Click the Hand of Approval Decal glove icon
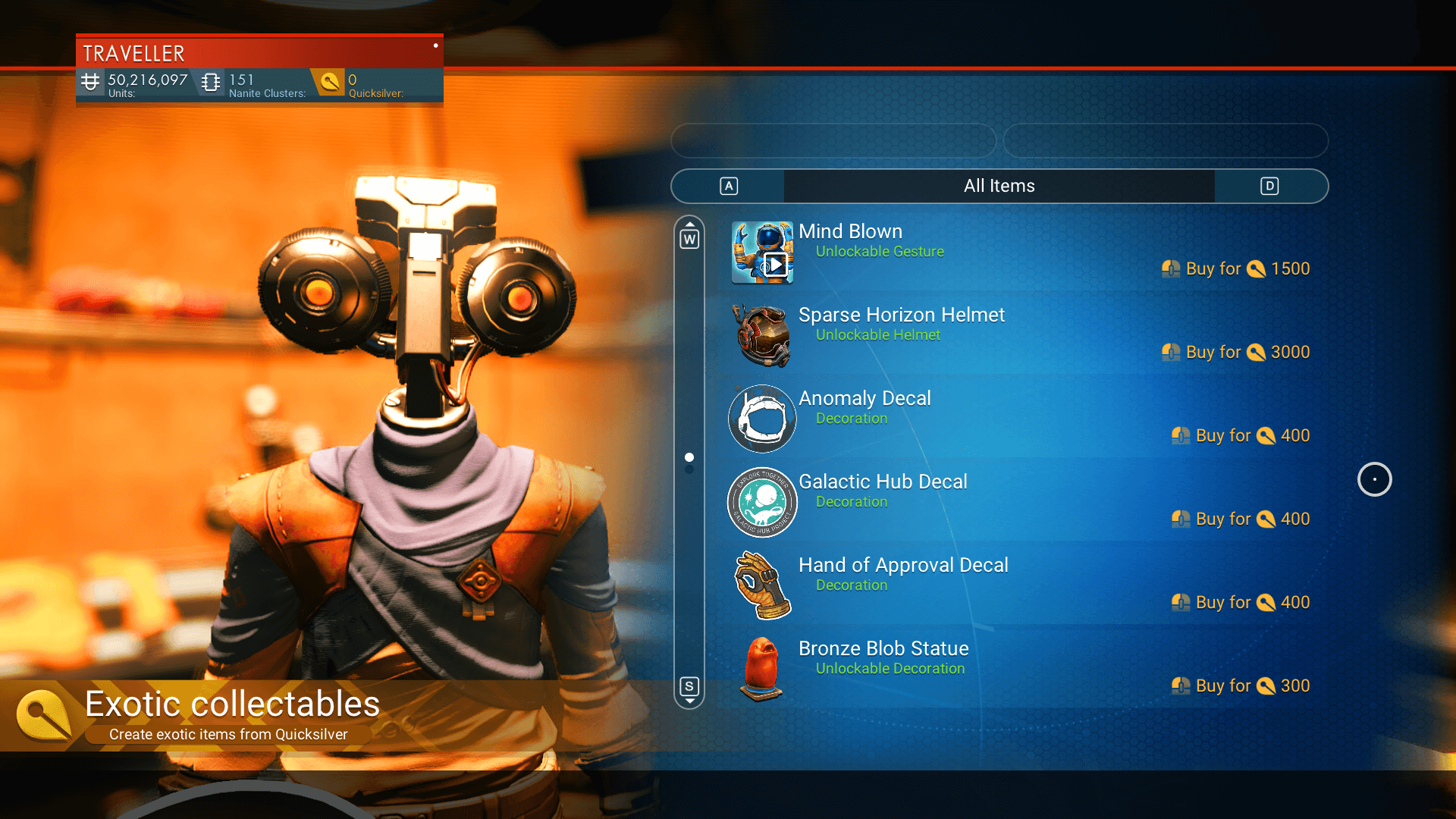The image size is (1456, 819). [x=761, y=585]
